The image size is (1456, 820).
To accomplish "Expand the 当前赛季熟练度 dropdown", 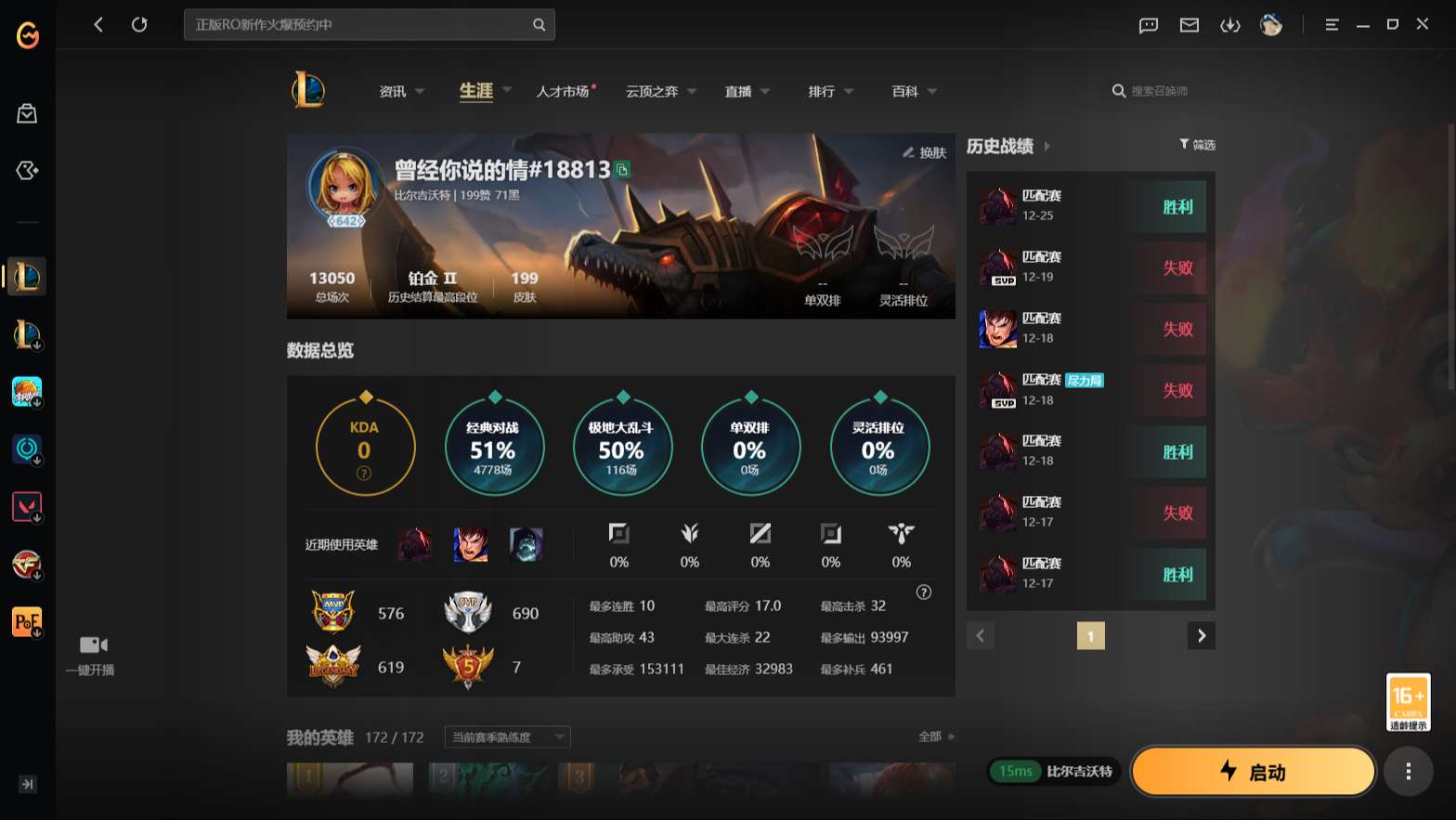I will (506, 736).
